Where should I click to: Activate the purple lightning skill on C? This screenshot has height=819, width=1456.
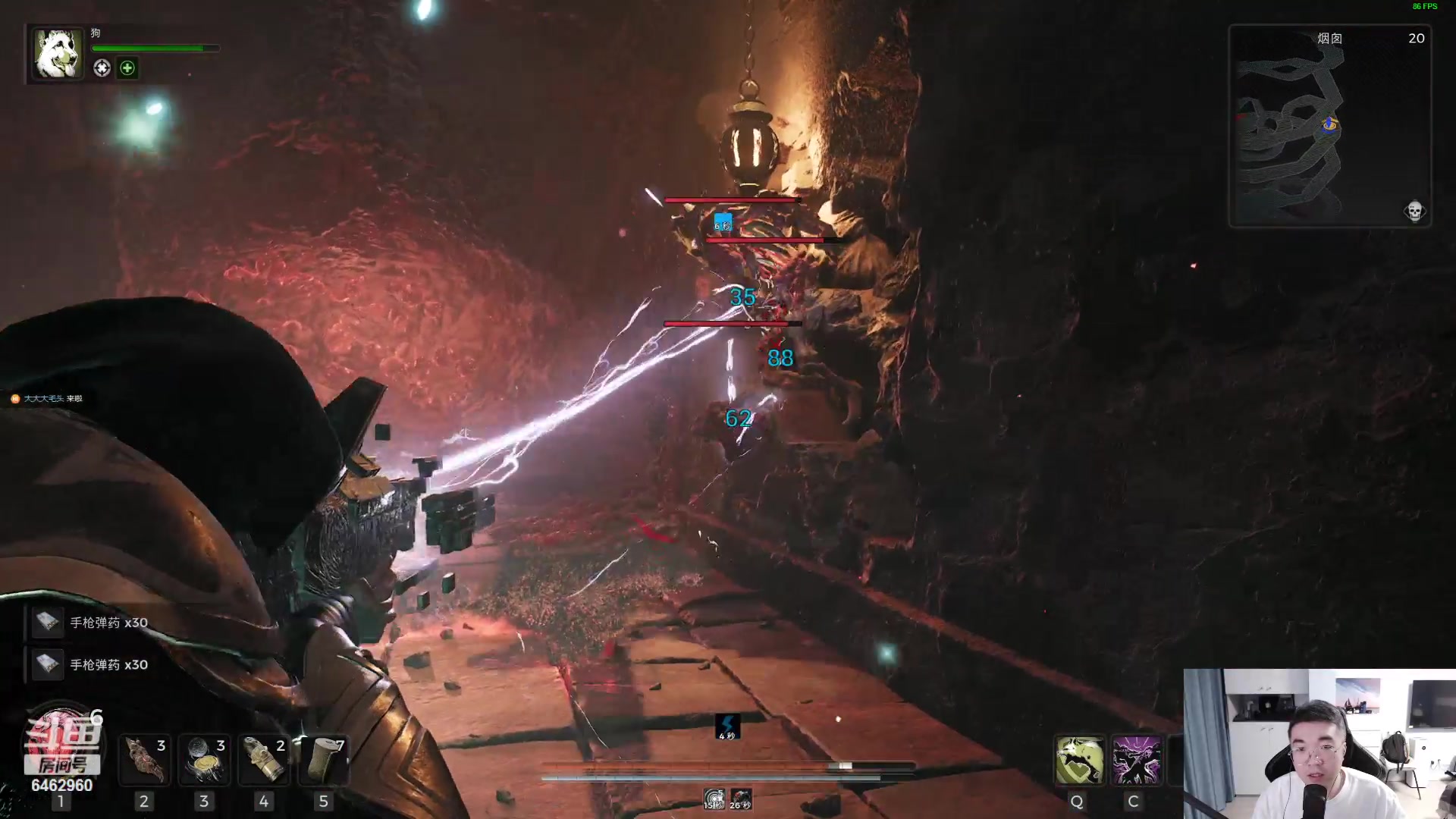(x=1136, y=760)
